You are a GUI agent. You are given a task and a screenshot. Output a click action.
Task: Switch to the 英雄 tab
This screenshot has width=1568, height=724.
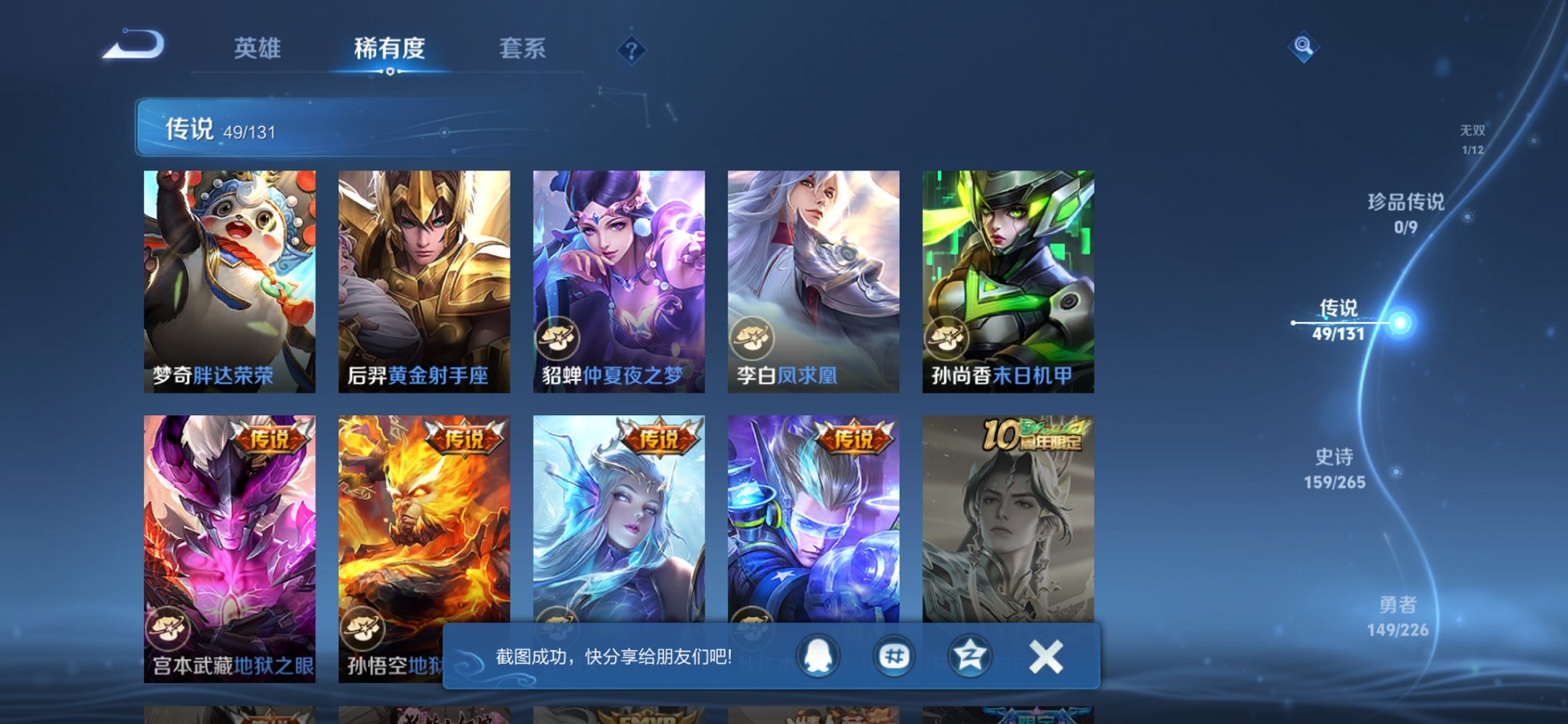pyautogui.click(x=259, y=50)
